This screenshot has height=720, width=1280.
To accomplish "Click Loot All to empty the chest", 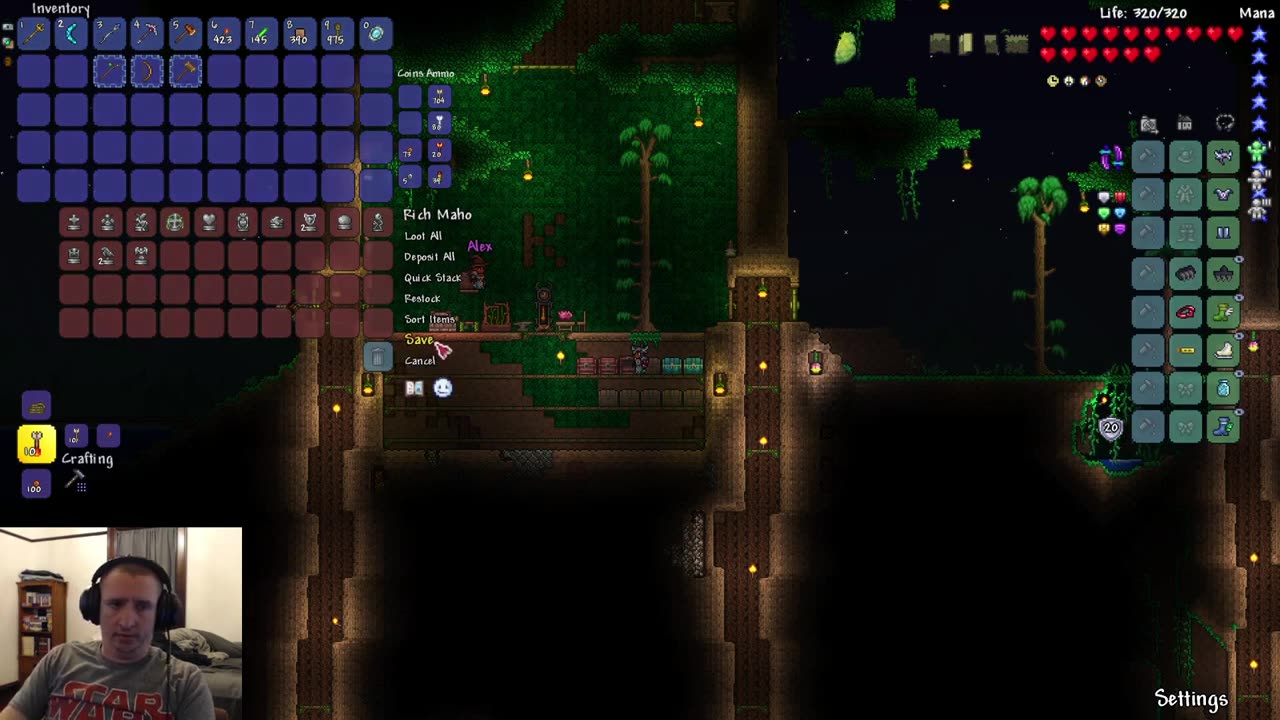I will pos(424,235).
